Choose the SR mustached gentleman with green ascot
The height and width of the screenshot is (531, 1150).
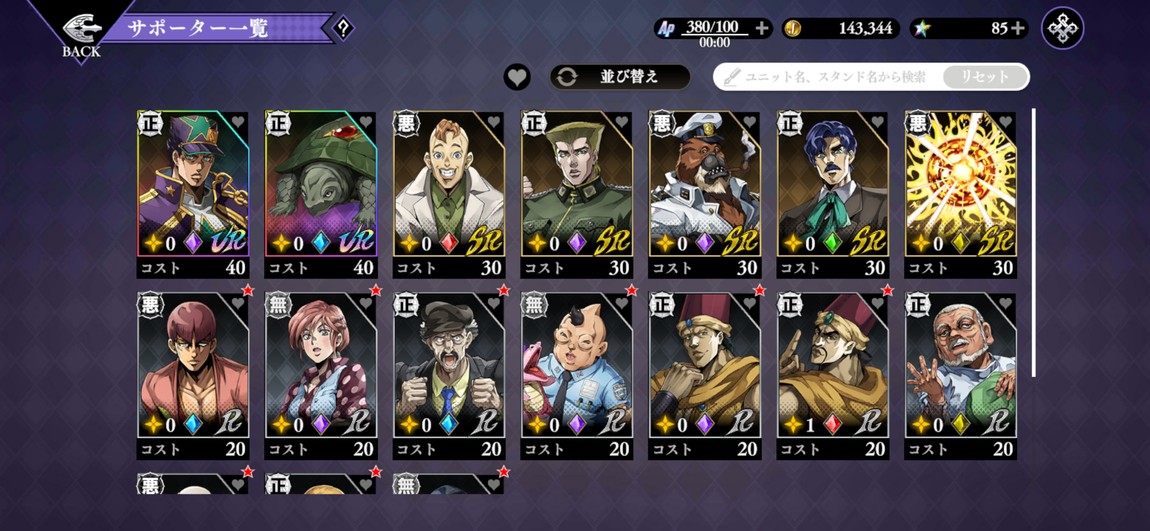(833, 185)
